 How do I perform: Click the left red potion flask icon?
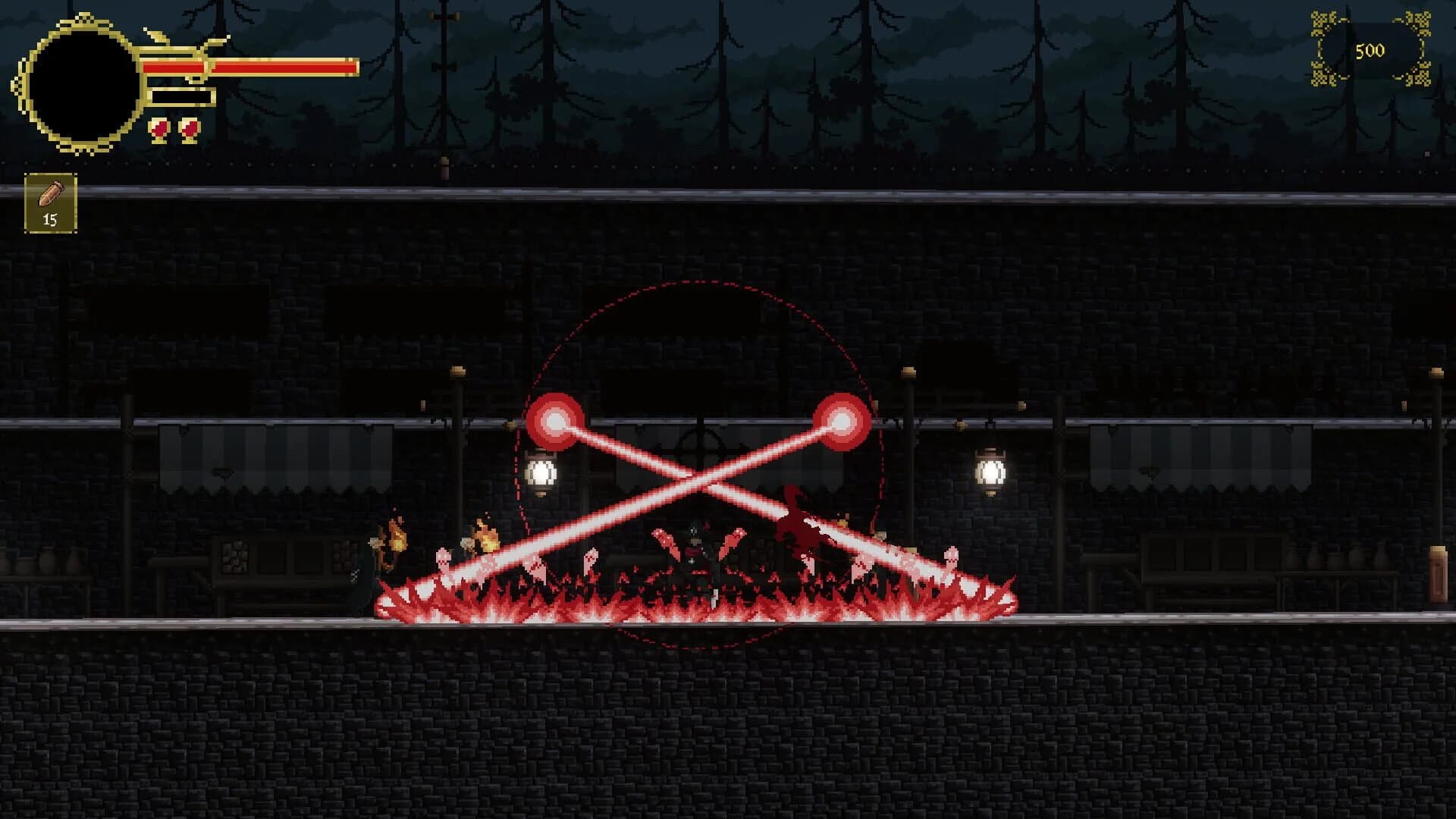160,130
